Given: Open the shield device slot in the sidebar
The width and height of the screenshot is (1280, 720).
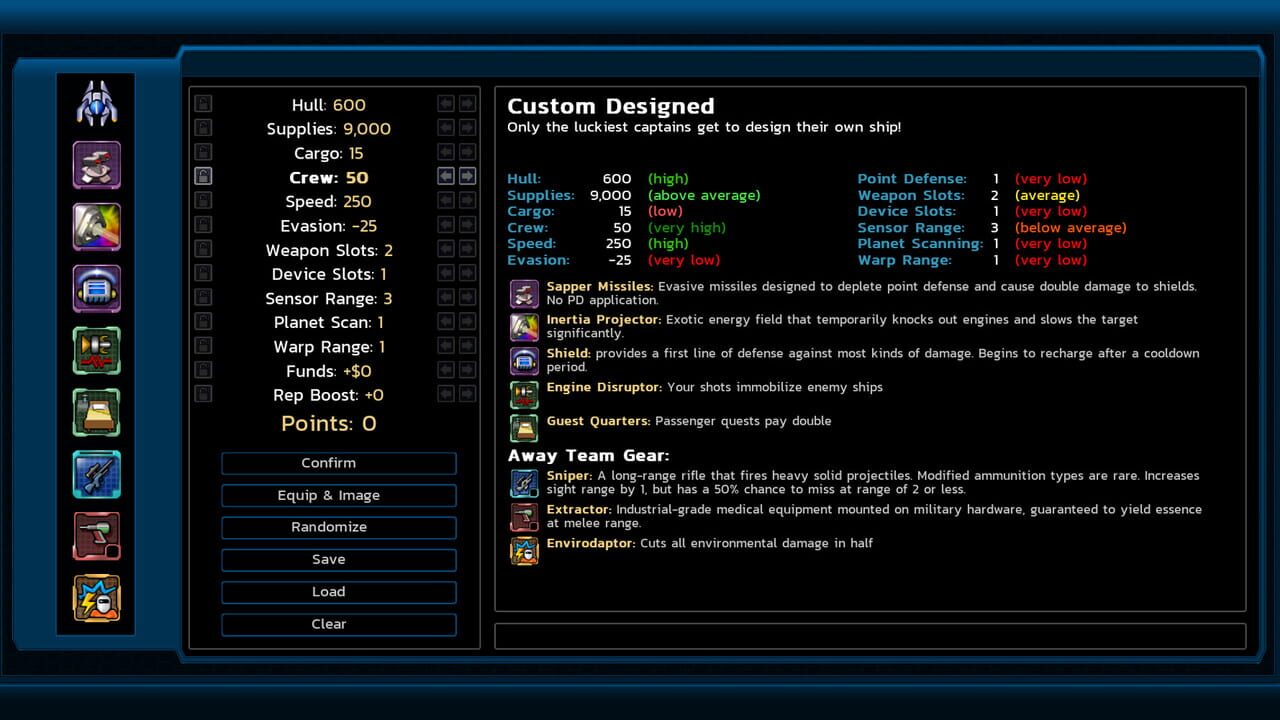Looking at the screenshot, I should (x=96, y=288).
